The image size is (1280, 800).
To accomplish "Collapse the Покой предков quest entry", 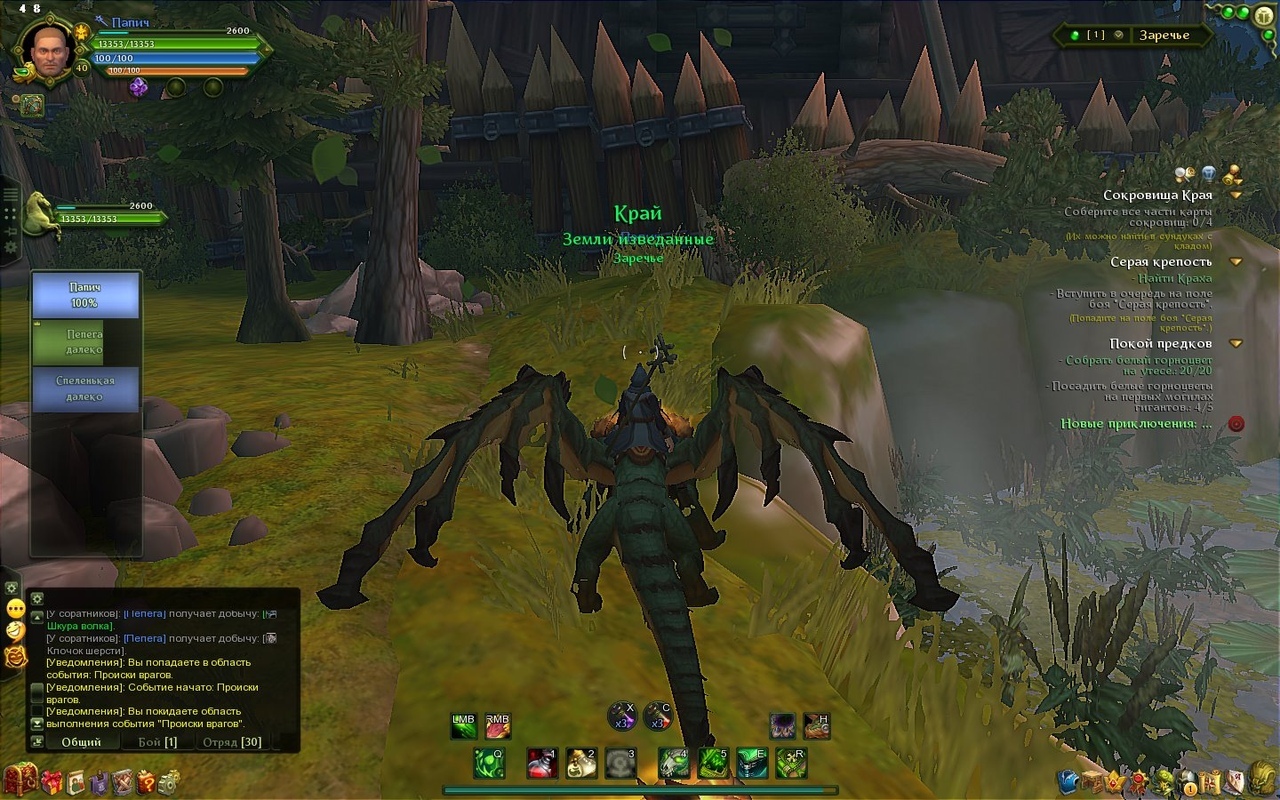I will coord(1236,344).
